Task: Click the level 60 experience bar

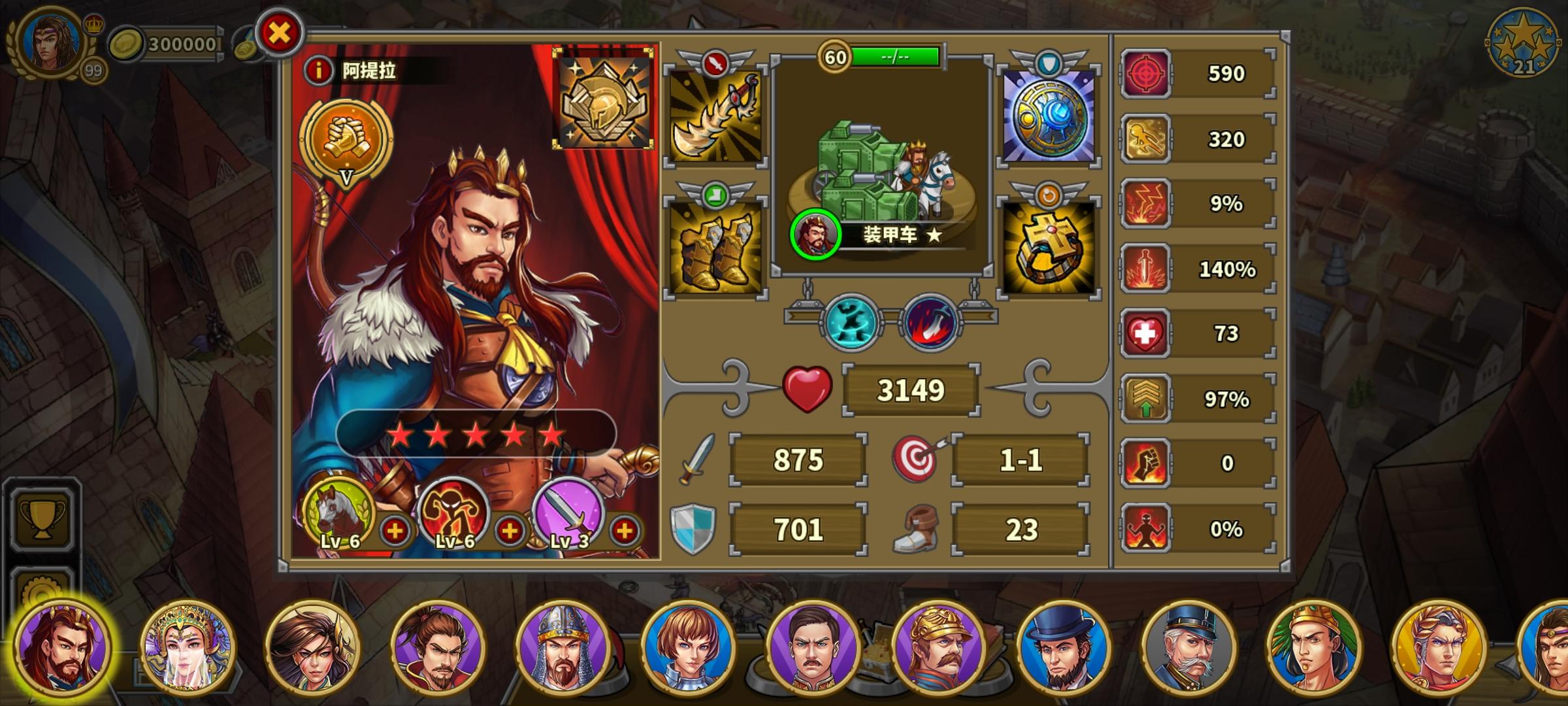Action: (890, 56)
